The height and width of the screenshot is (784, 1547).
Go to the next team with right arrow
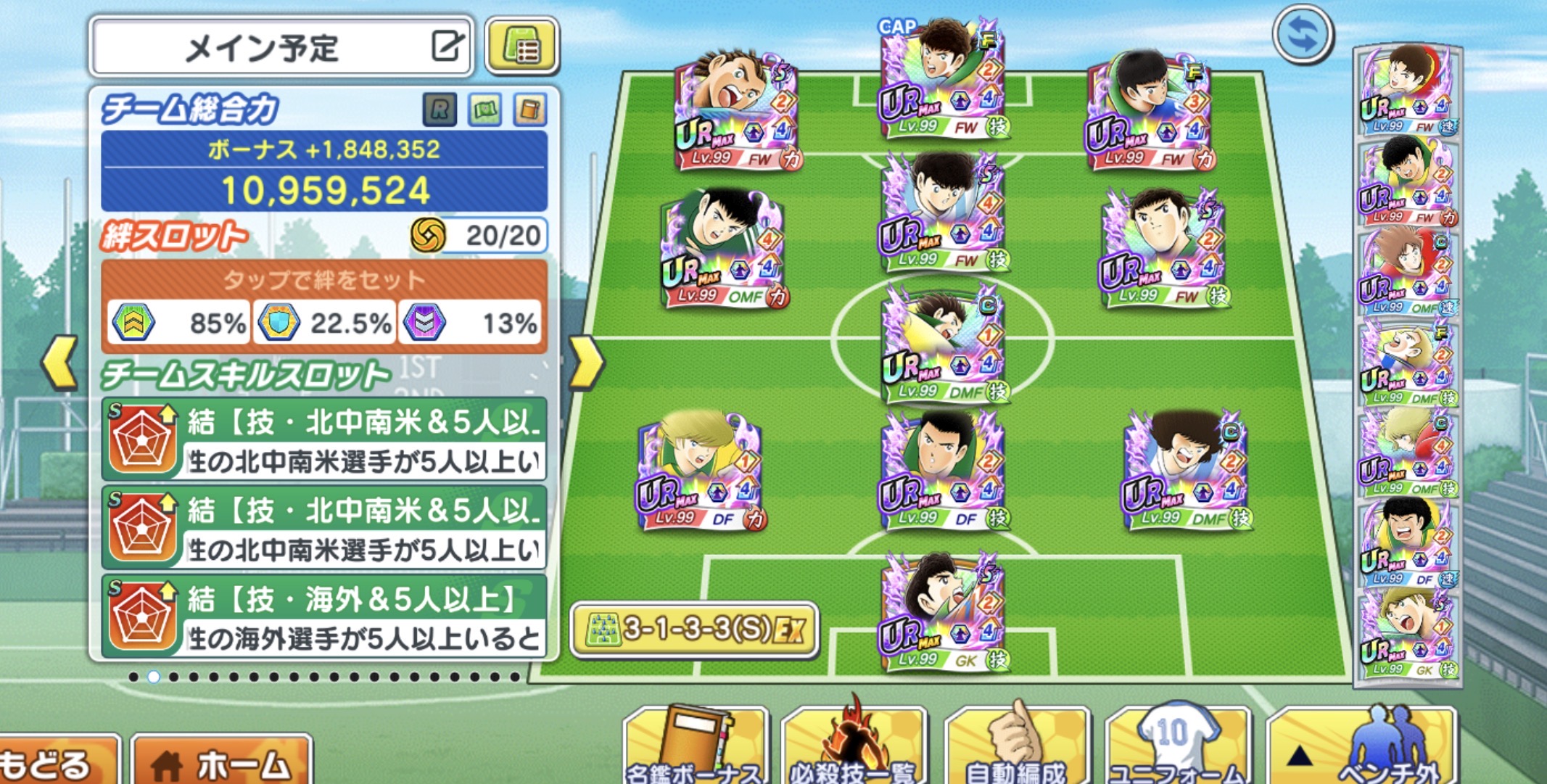pos(586,361)
